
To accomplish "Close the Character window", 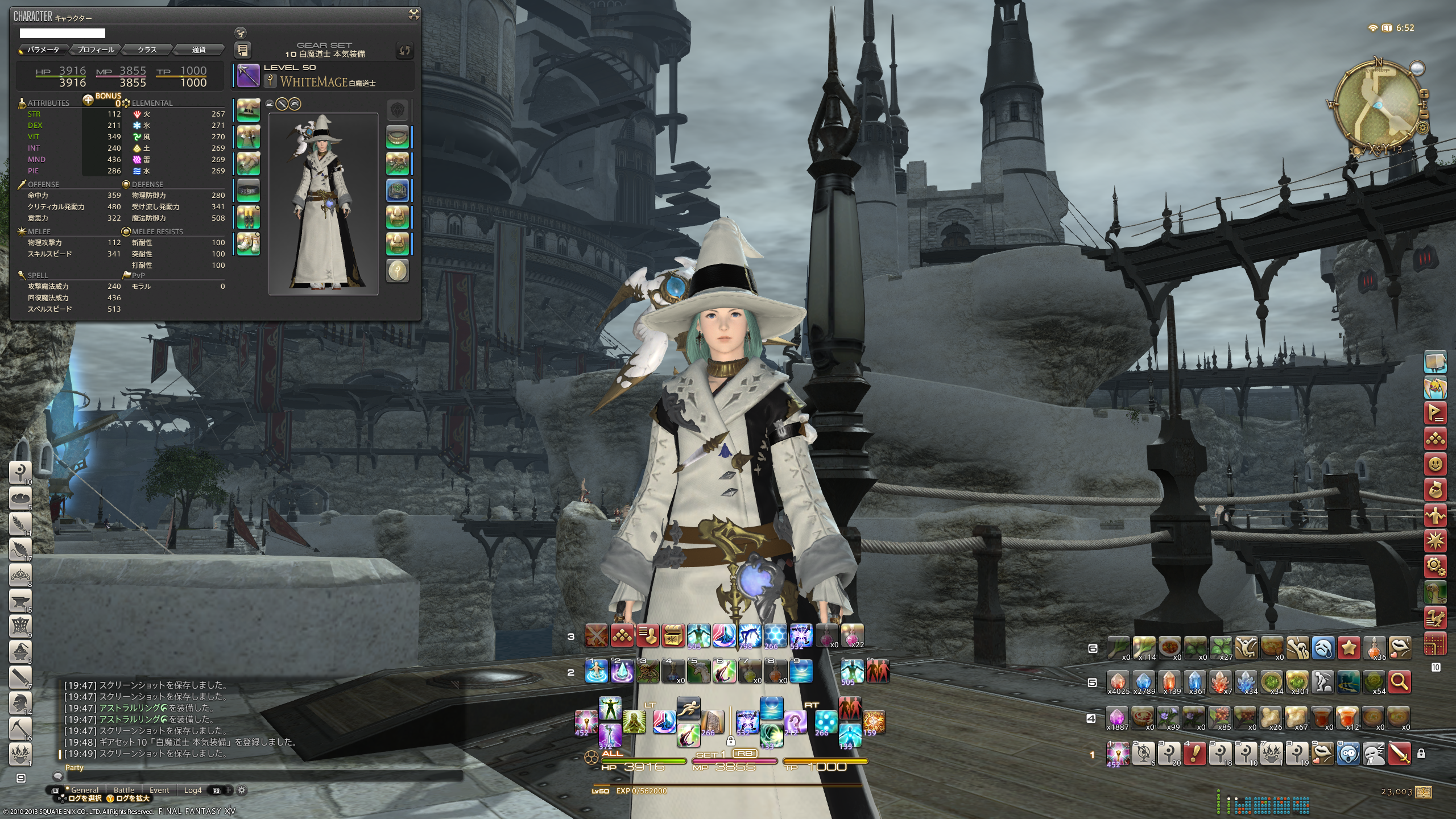I will point(414,15).
